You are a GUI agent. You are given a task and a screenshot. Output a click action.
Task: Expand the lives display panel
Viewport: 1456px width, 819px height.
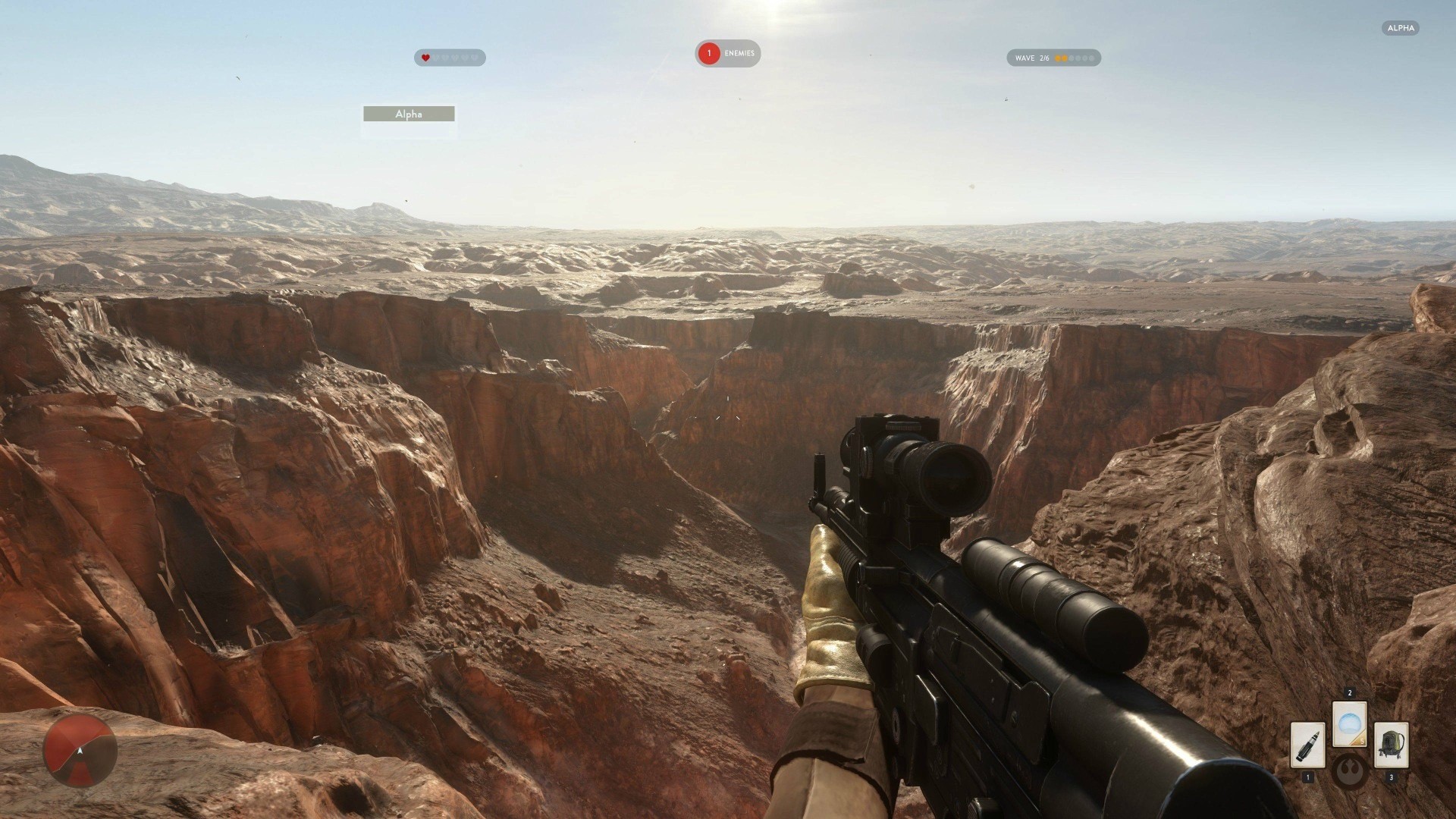tap(449, 58)
